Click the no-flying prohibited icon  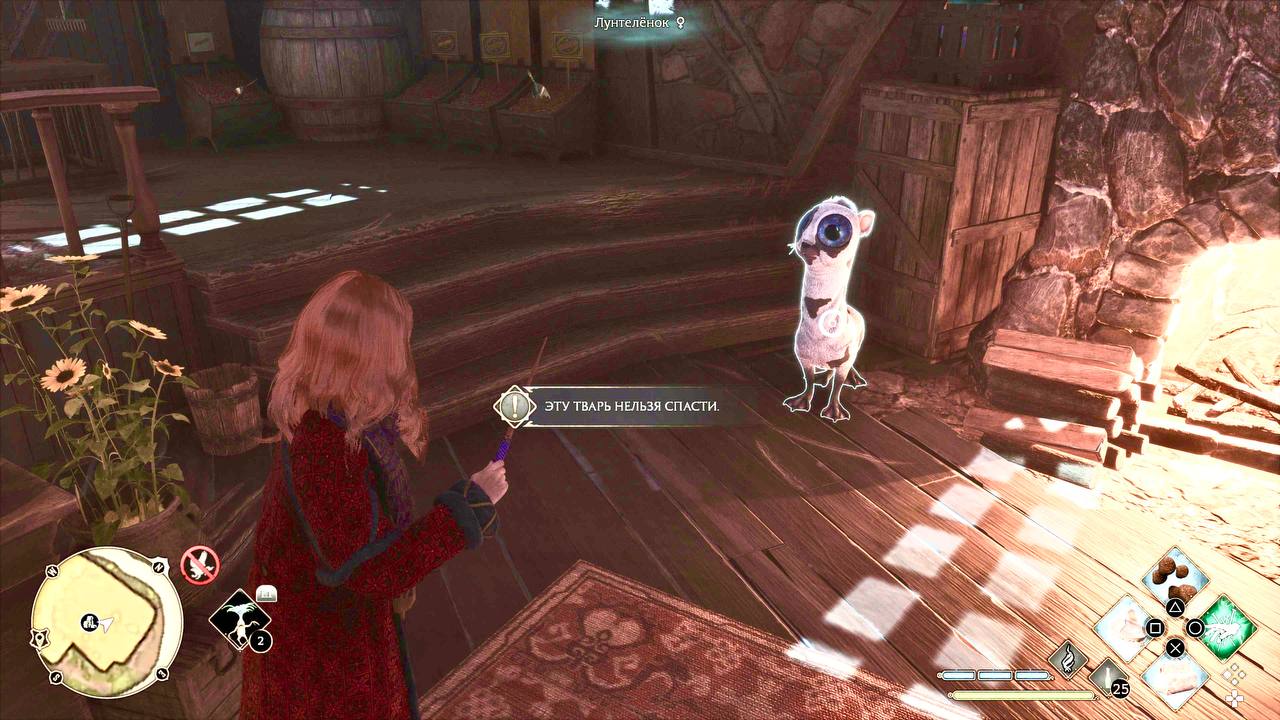coord(199,565)
